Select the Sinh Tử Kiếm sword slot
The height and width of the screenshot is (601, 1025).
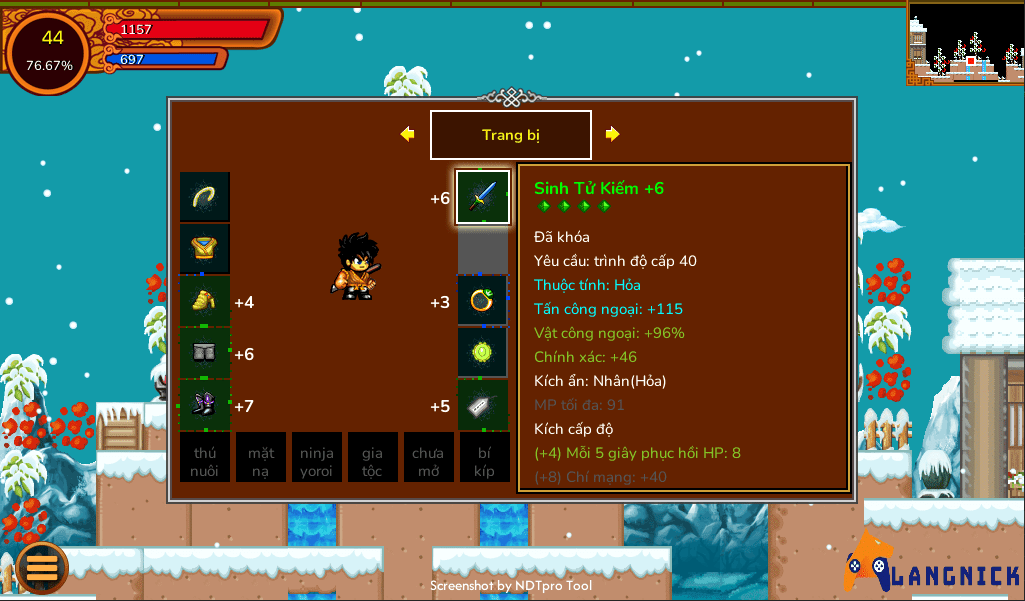[x=483, y=197]
